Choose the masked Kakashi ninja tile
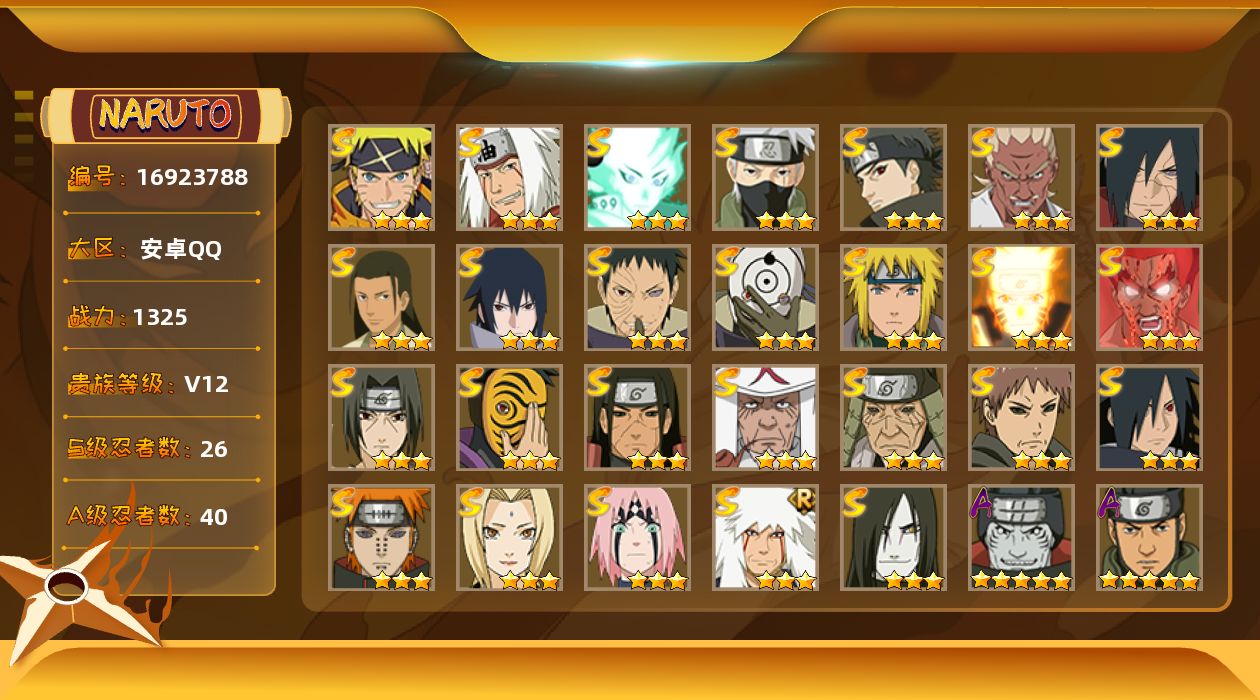This screenshot has width=1260, height=700. pos(765,177)
